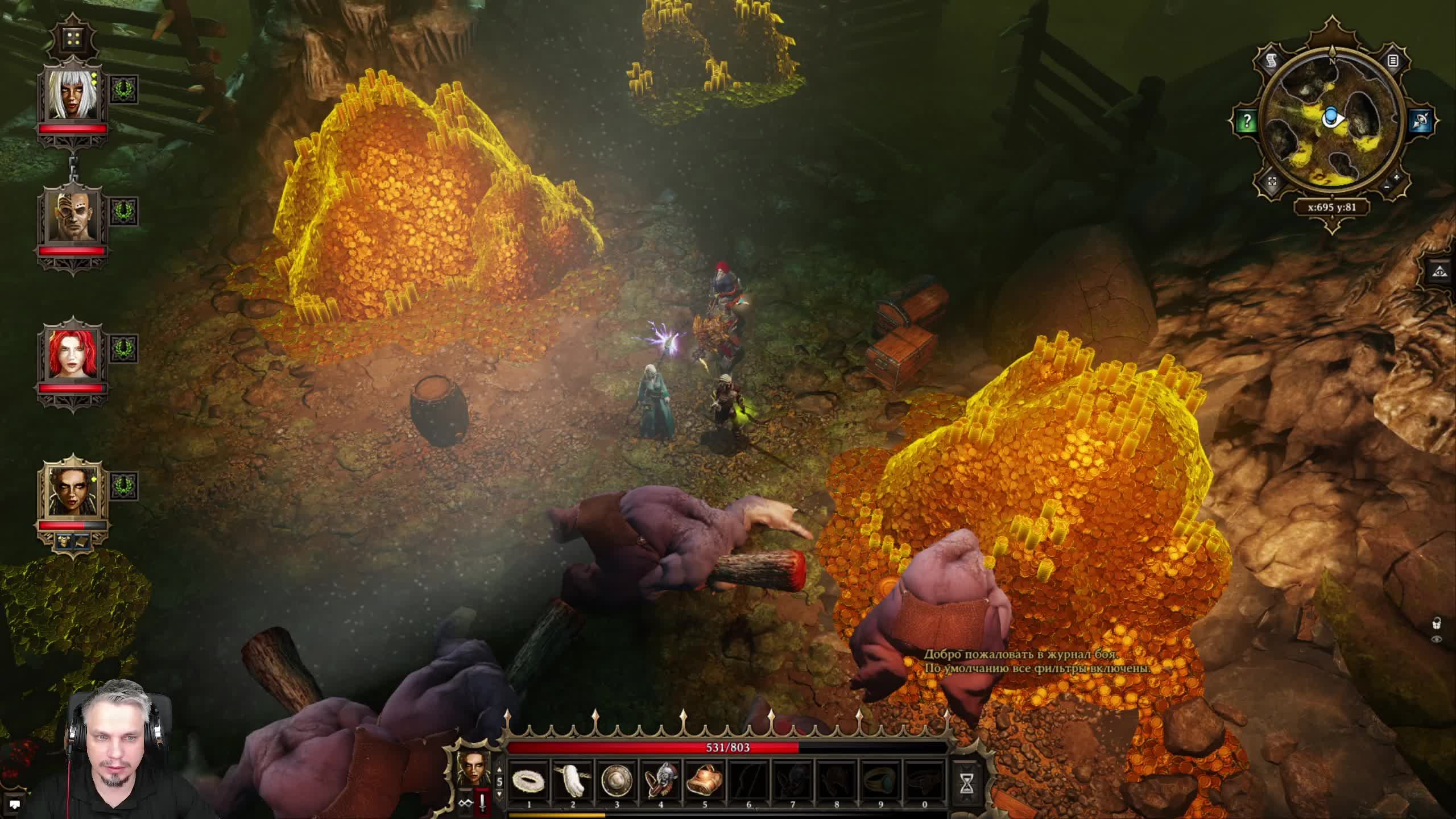Screen dimensions: 1456x819
Task: Click the dice icon above party portraits
Action: point(73,39)
